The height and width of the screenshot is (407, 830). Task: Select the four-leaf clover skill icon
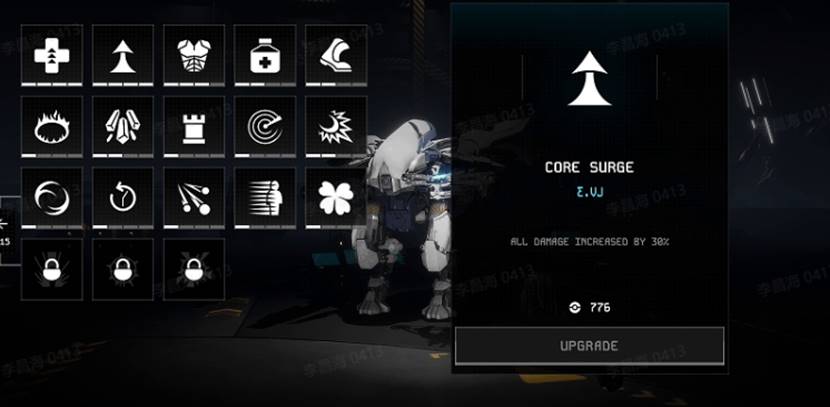336,197
